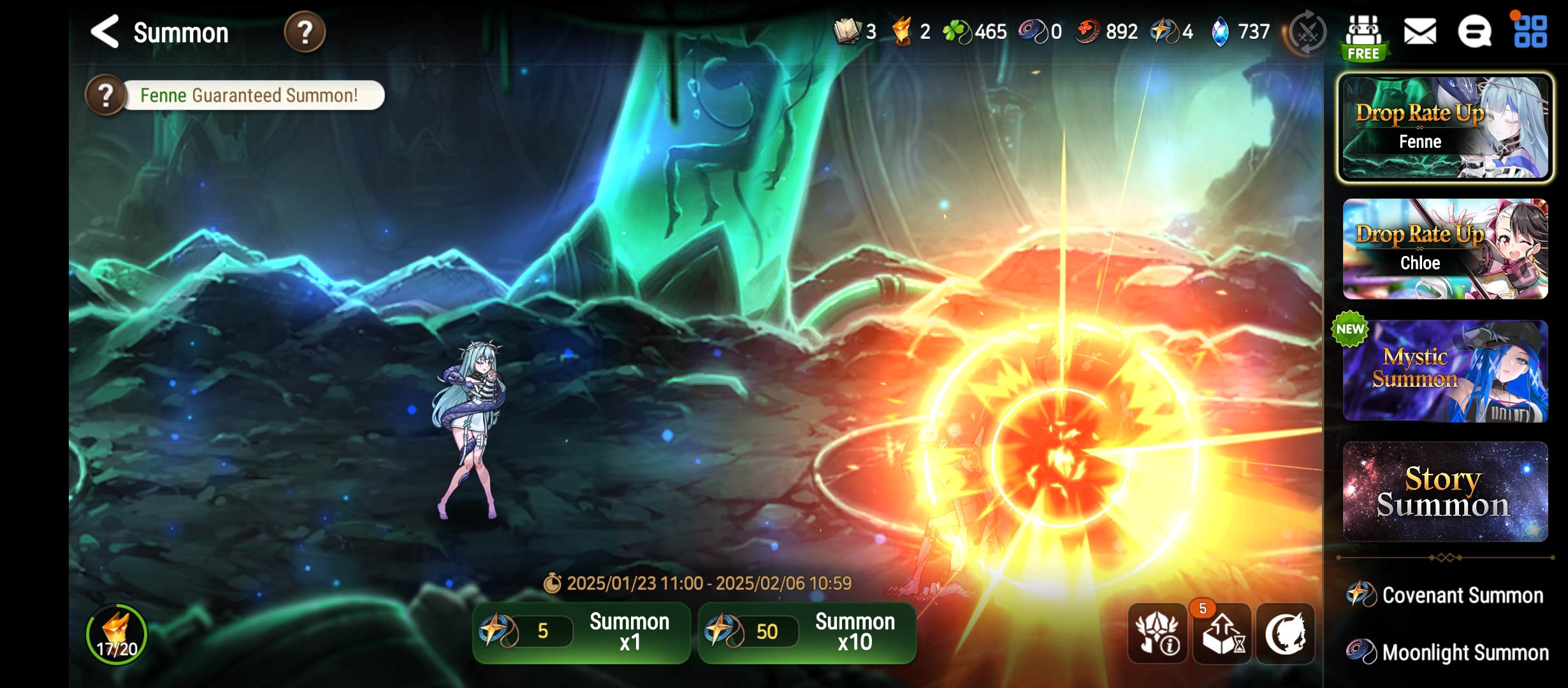Open the mailbox envelope icon
Screen dimensions: 1568x688
pyautogui.click(x=1420, y=32)
